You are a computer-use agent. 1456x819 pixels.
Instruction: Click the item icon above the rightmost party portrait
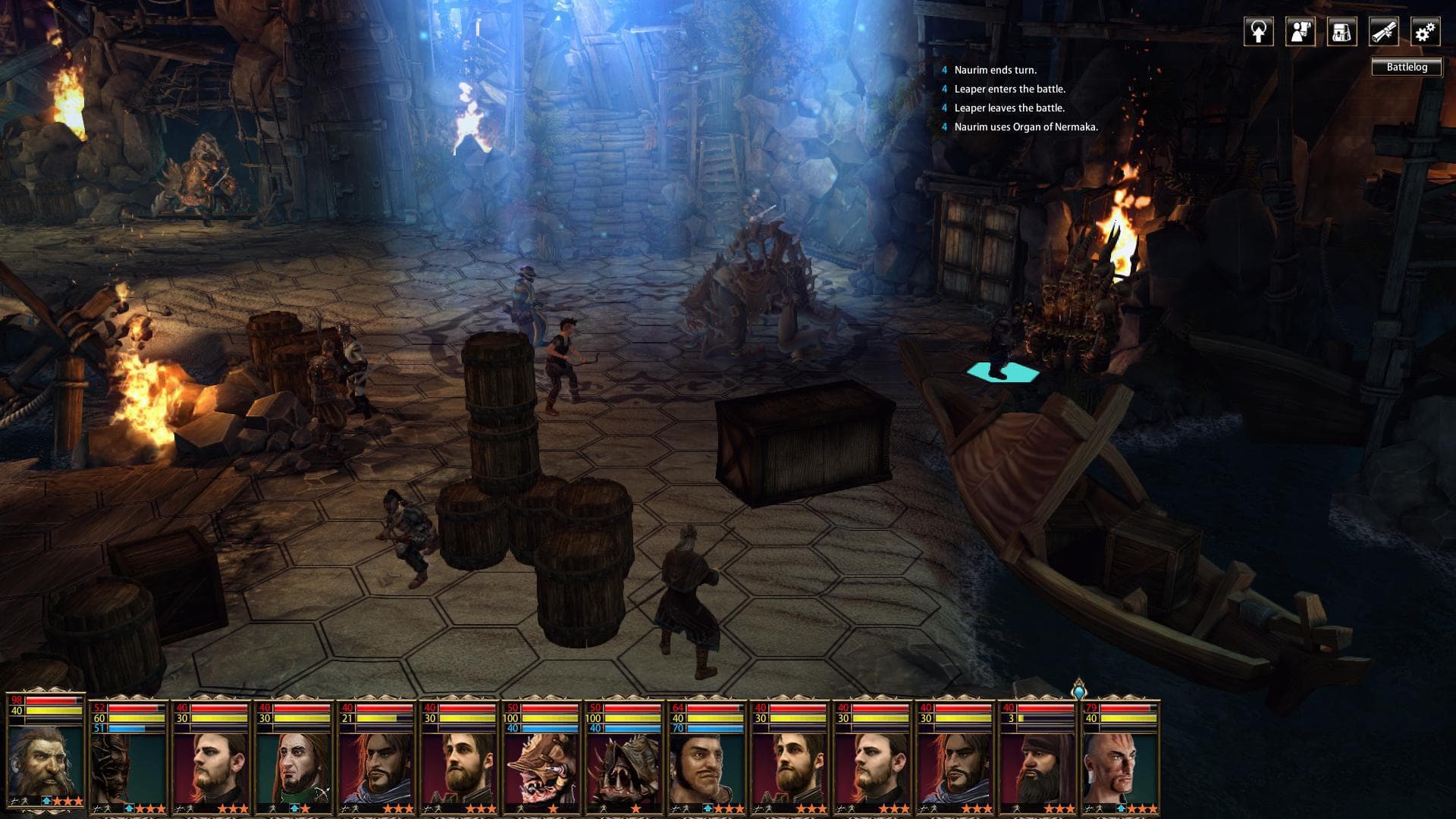pyautogui.click(x=1078, y=692)
